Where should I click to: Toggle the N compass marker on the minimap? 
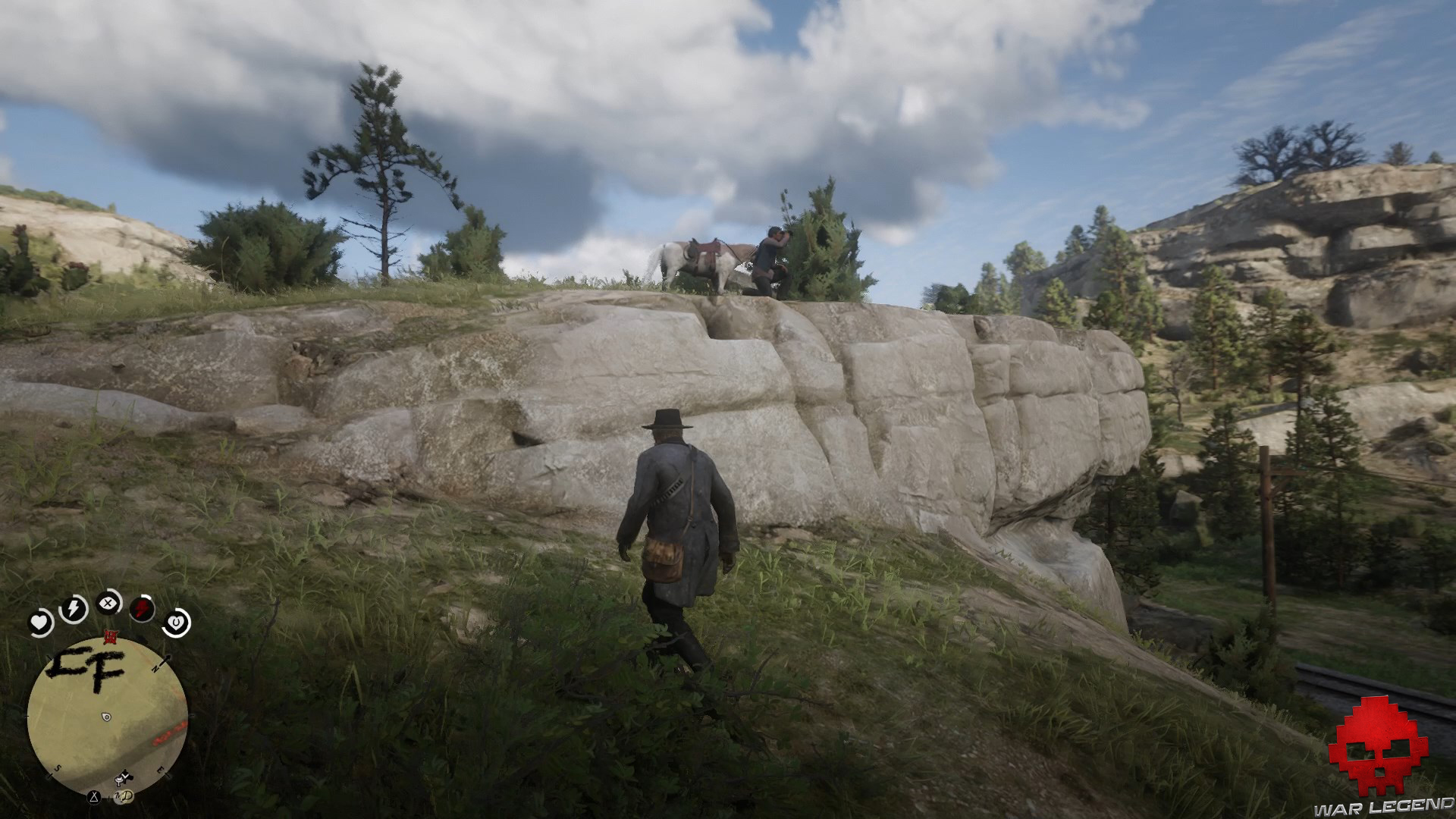(156, 668)
